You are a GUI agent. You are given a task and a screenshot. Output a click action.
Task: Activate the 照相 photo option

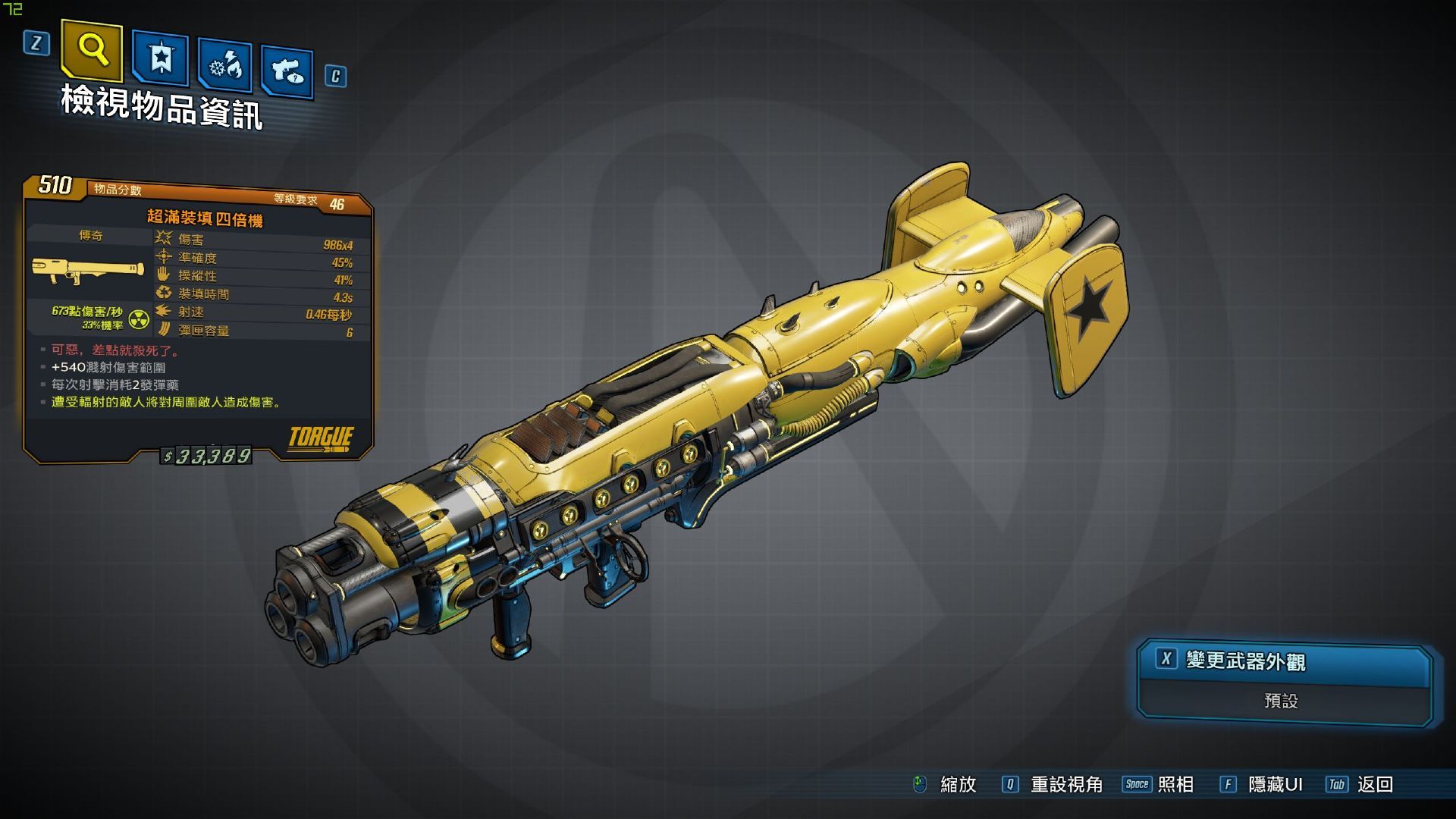coord(1175,784)
